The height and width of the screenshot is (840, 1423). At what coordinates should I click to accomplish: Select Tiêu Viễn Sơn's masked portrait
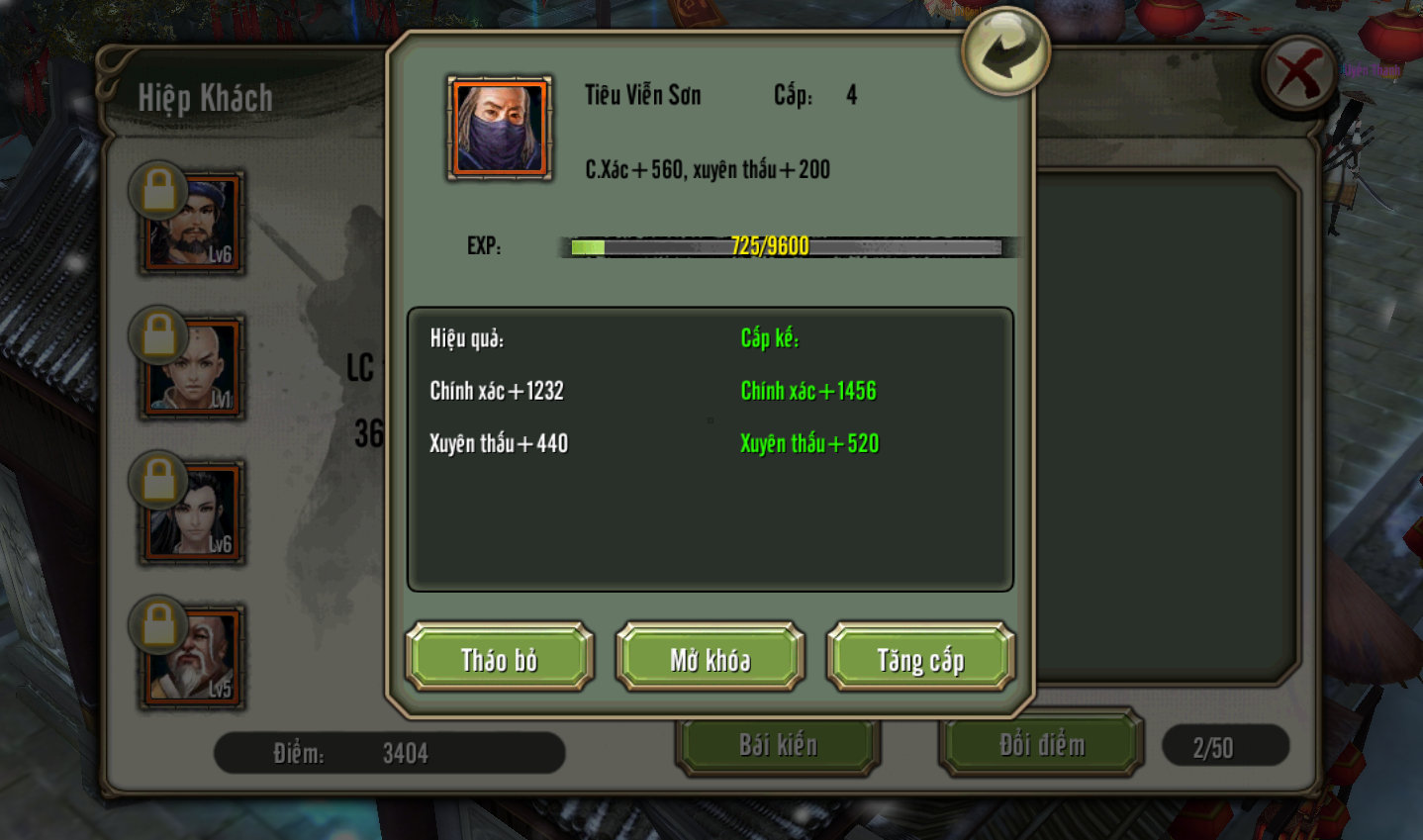(500, 129)
